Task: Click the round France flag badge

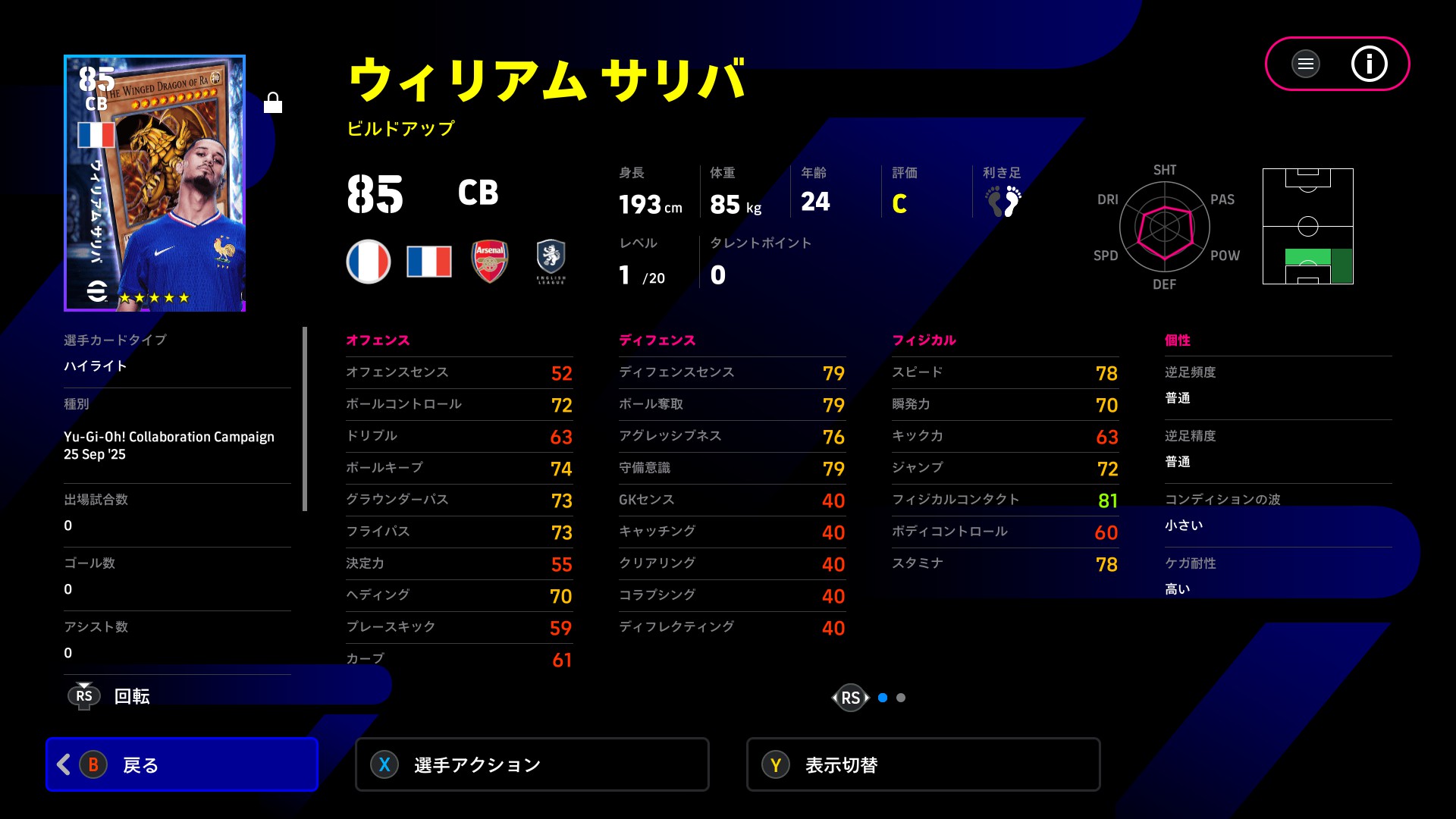Action: click(369, 261)
